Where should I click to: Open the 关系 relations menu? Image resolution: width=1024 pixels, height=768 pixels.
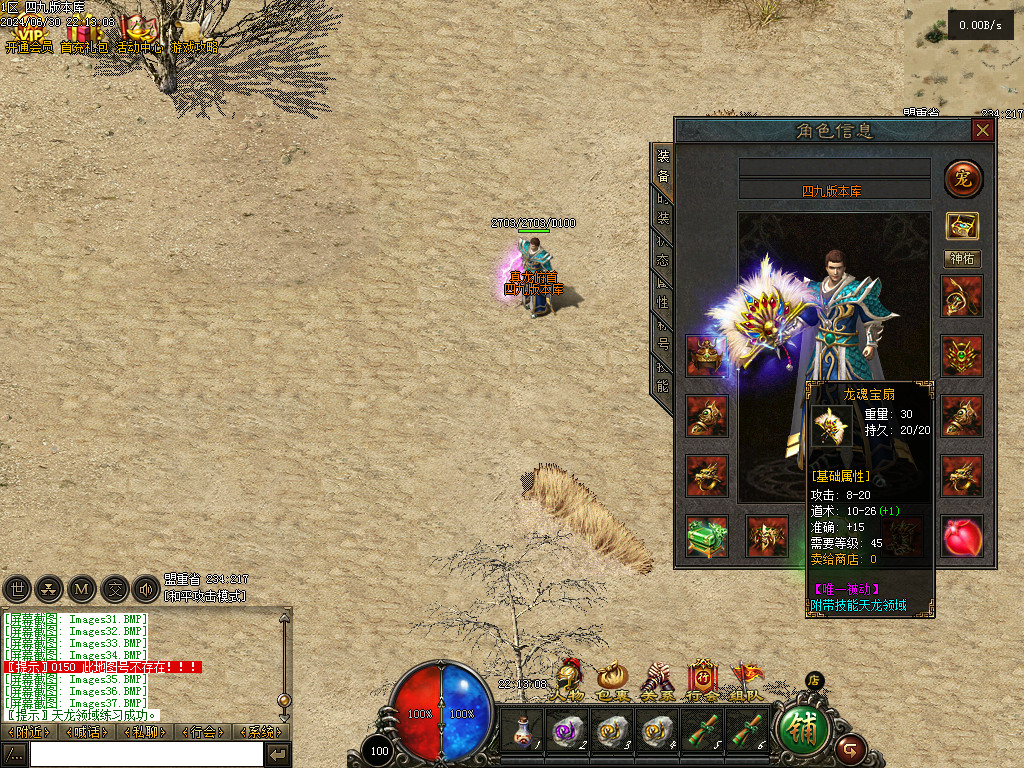(x=656, y=683)
